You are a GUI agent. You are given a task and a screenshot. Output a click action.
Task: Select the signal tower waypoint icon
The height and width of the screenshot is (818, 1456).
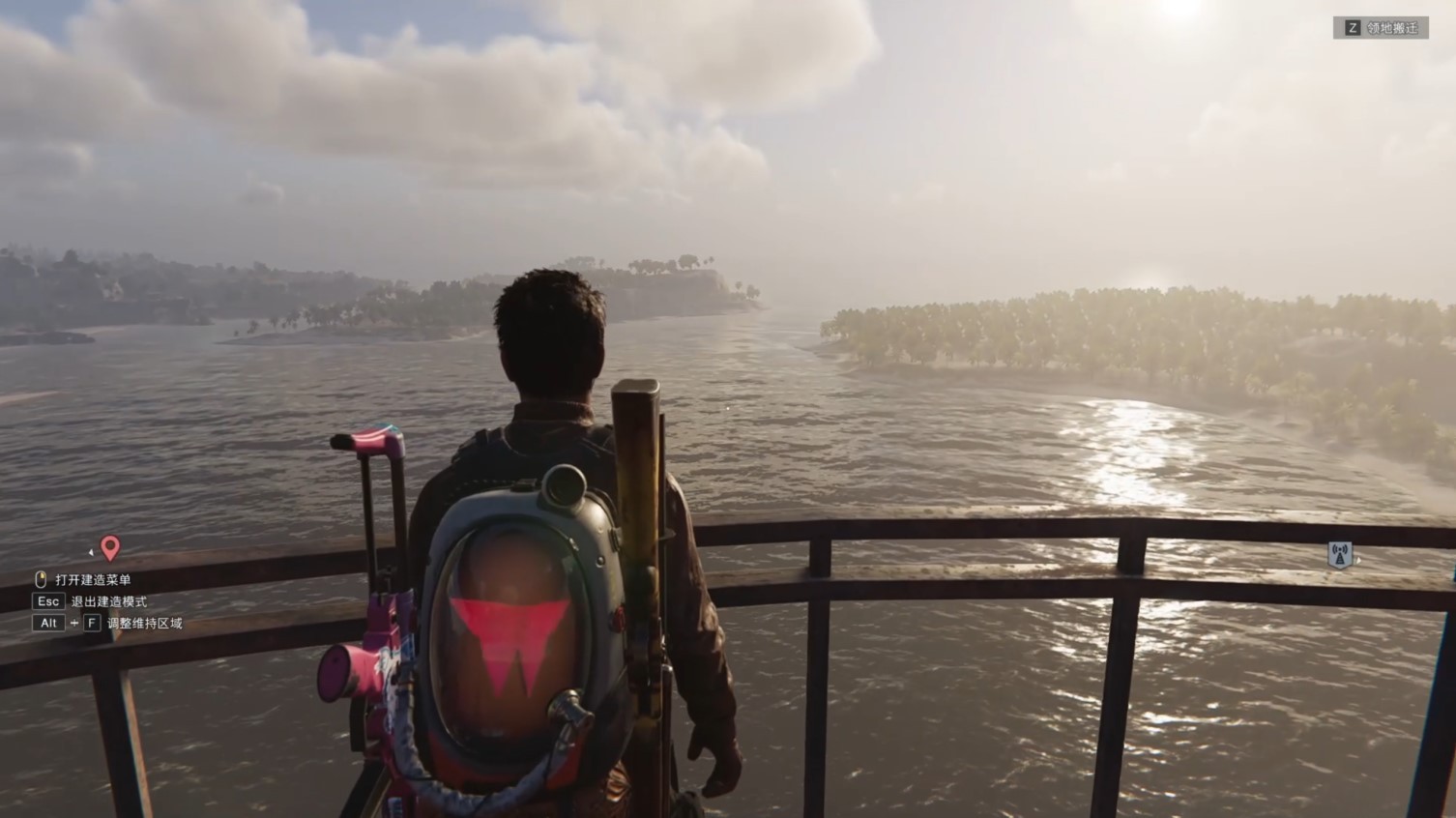(1340, 555)
